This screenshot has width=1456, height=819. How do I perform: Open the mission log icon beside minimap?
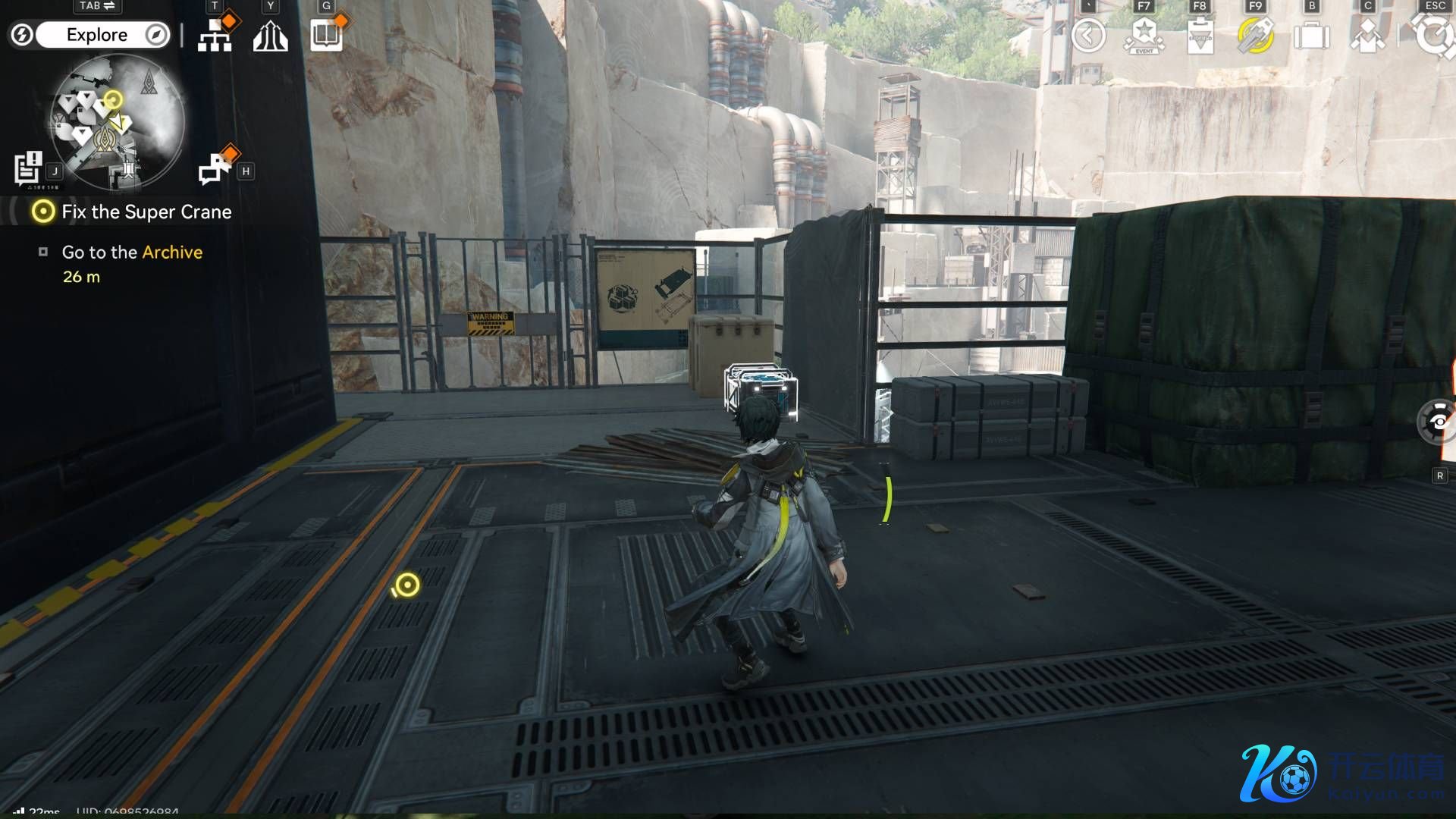pos(29,168)
